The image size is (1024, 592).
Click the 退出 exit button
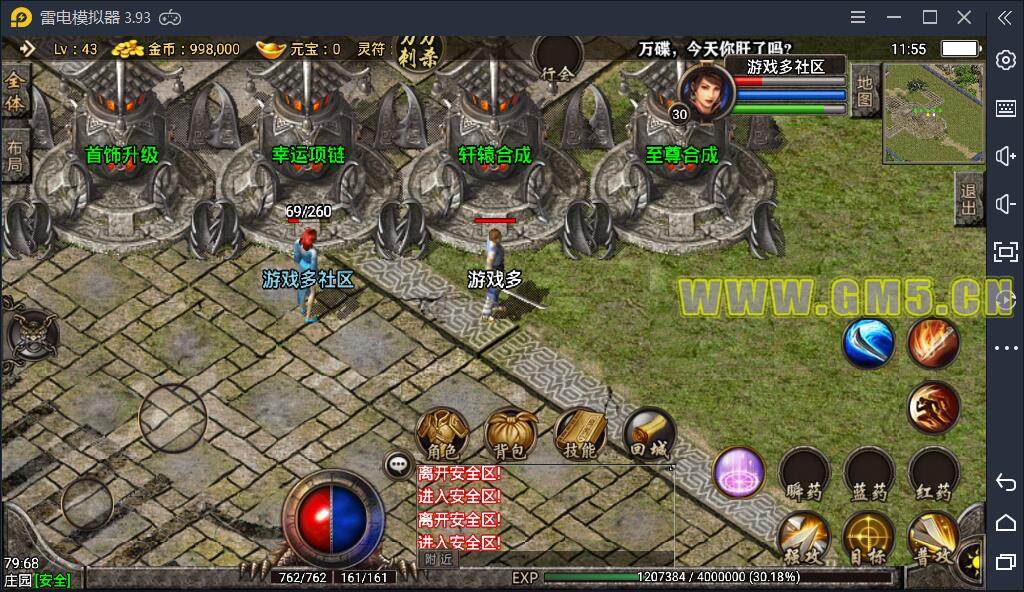click(x=968, y=200)
